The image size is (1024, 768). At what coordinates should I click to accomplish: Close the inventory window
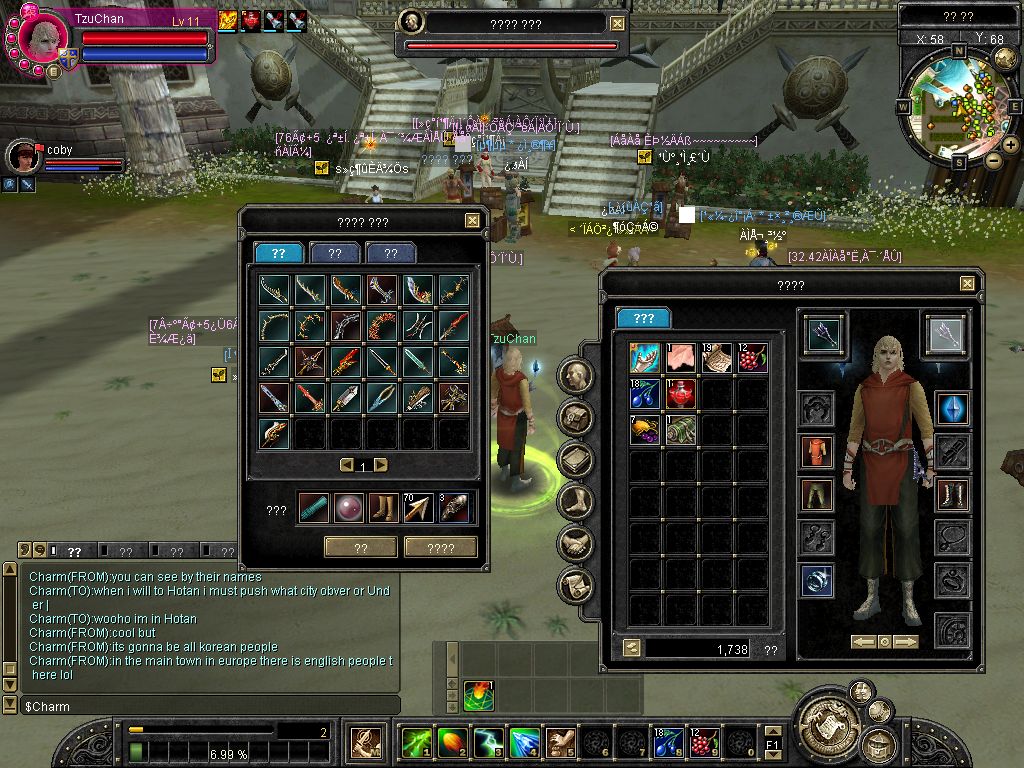pos(967,284)
